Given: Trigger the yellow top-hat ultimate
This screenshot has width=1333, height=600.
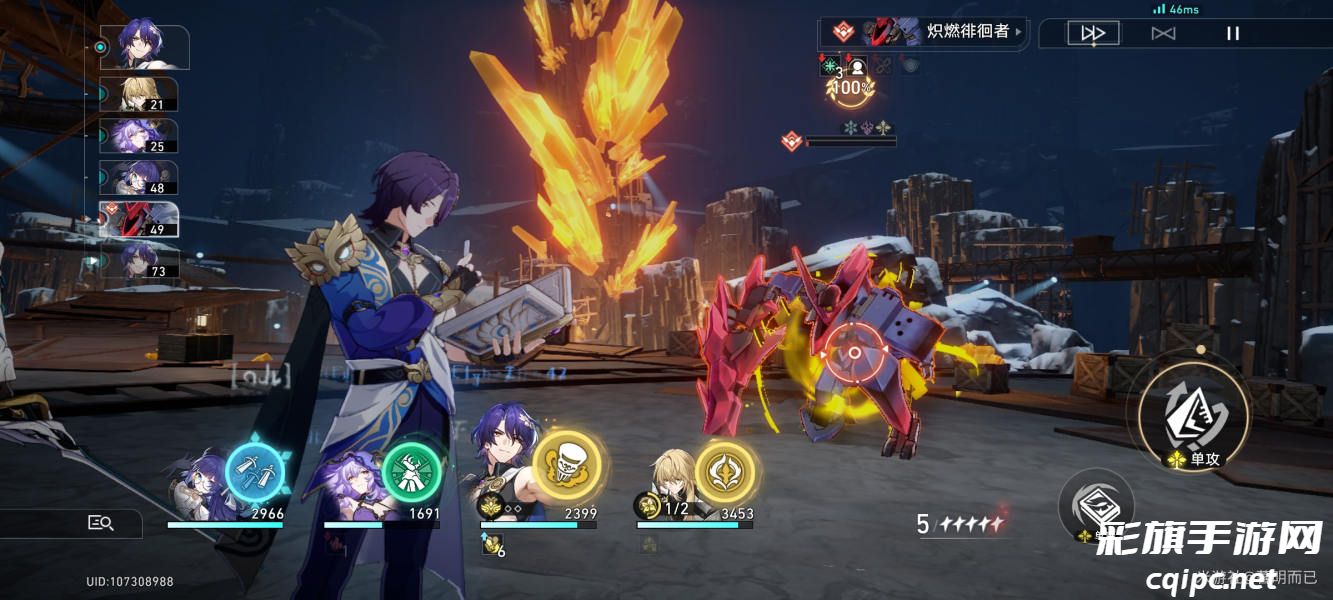Looking at the screenshot, I should [x=566, y=465].
